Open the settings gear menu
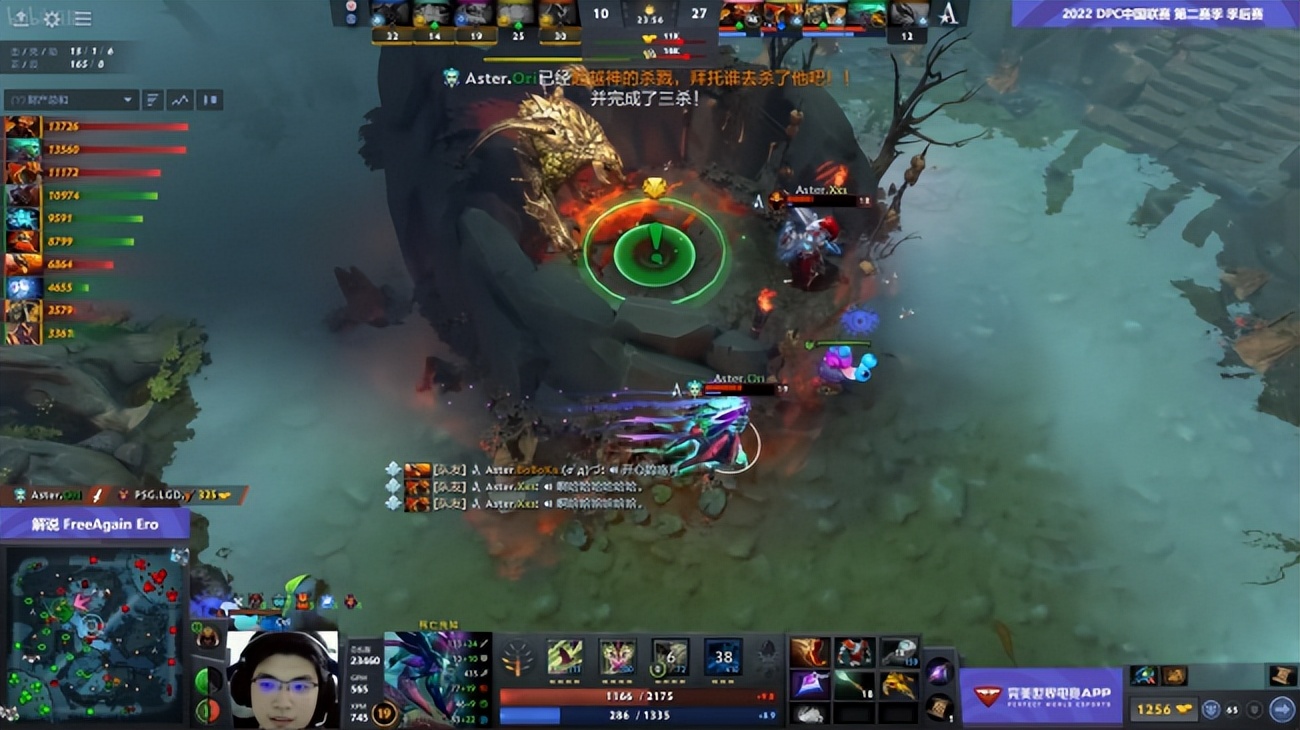This screenshot has width=1300, height=730. pyautogui.click(x=52, y=19)
